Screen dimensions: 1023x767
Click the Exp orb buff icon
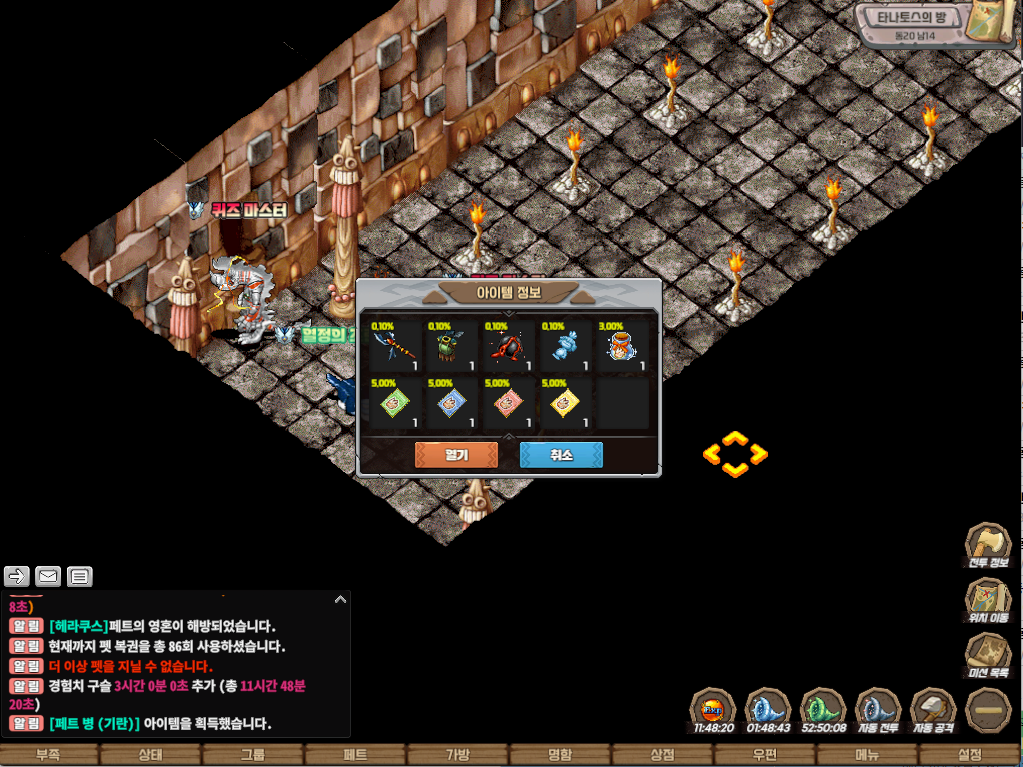point(713,711)
